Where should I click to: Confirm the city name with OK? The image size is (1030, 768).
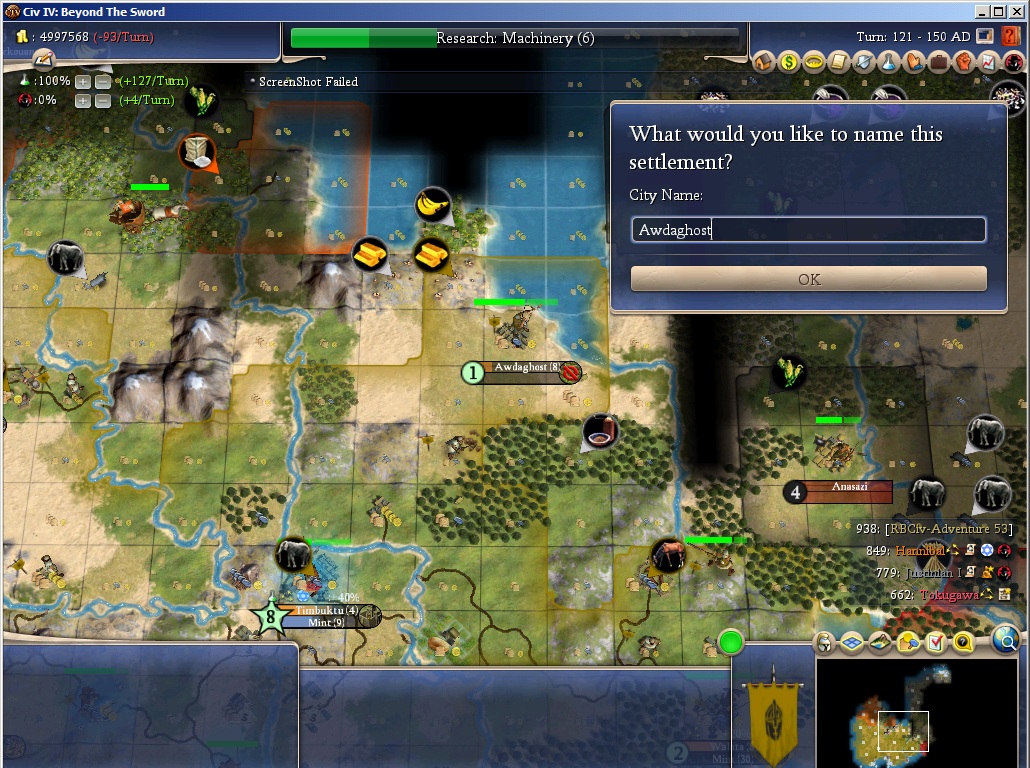[808, 279]
